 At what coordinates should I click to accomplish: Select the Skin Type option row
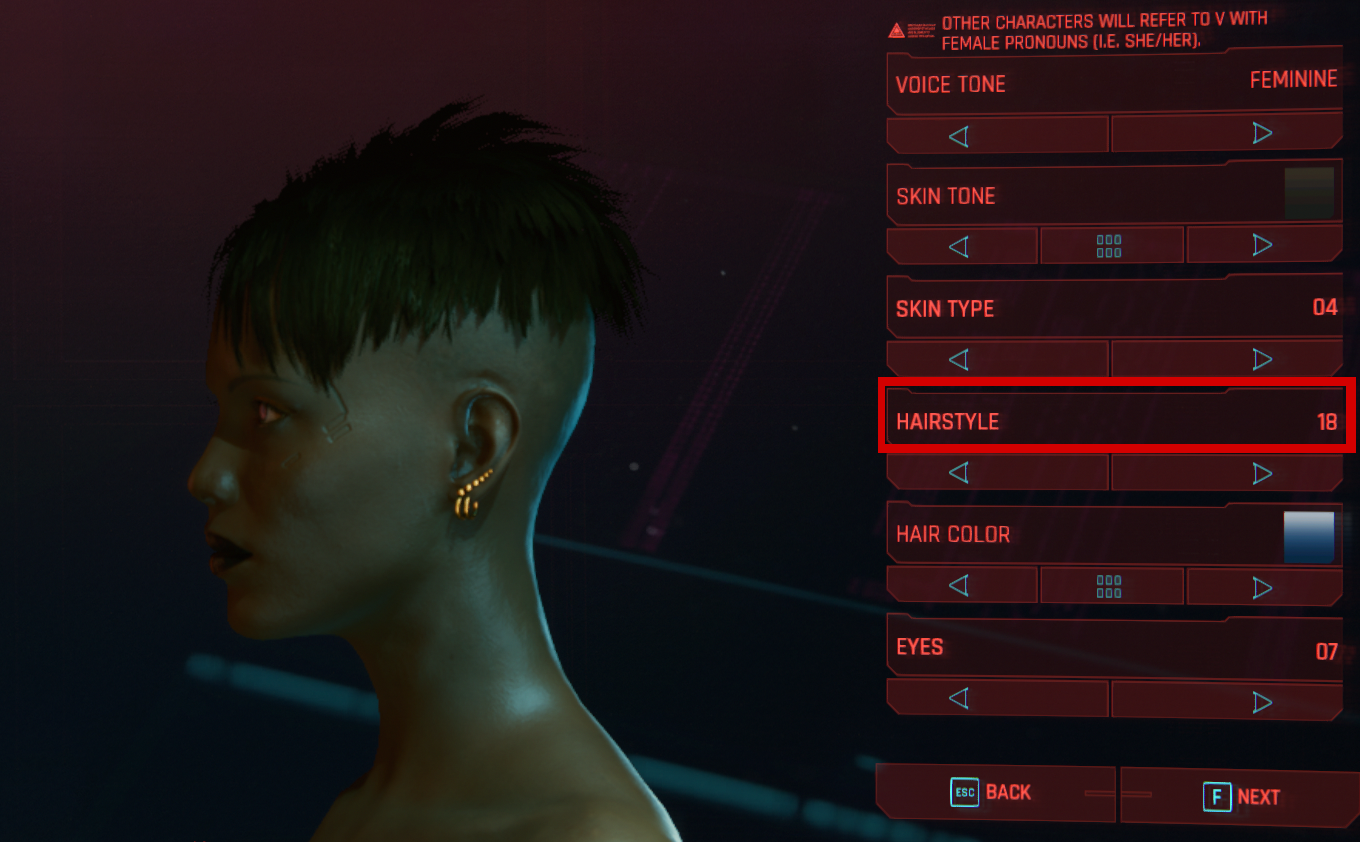[1114, 308]
